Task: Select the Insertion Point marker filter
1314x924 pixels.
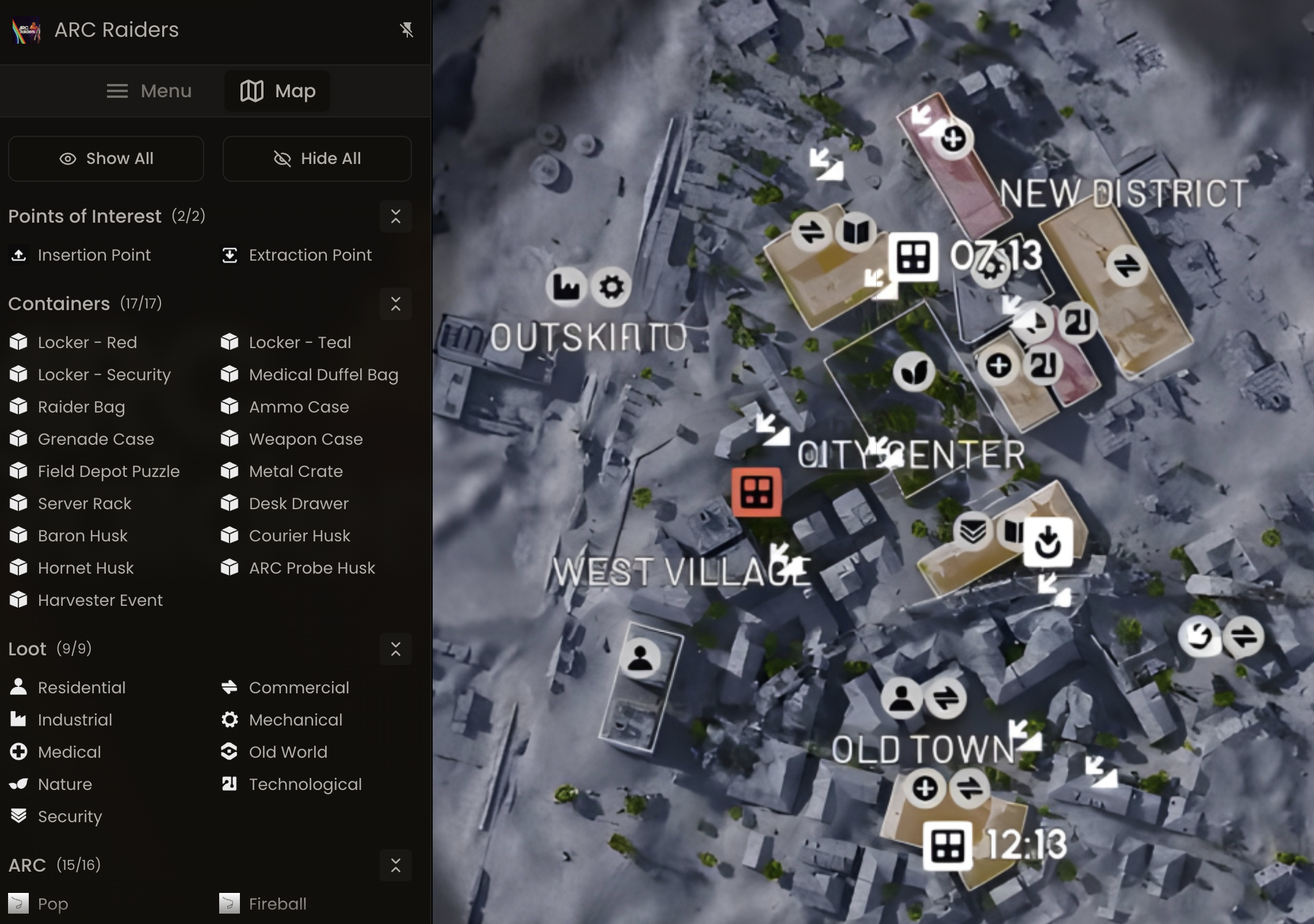Action: [x=93, y=255]
